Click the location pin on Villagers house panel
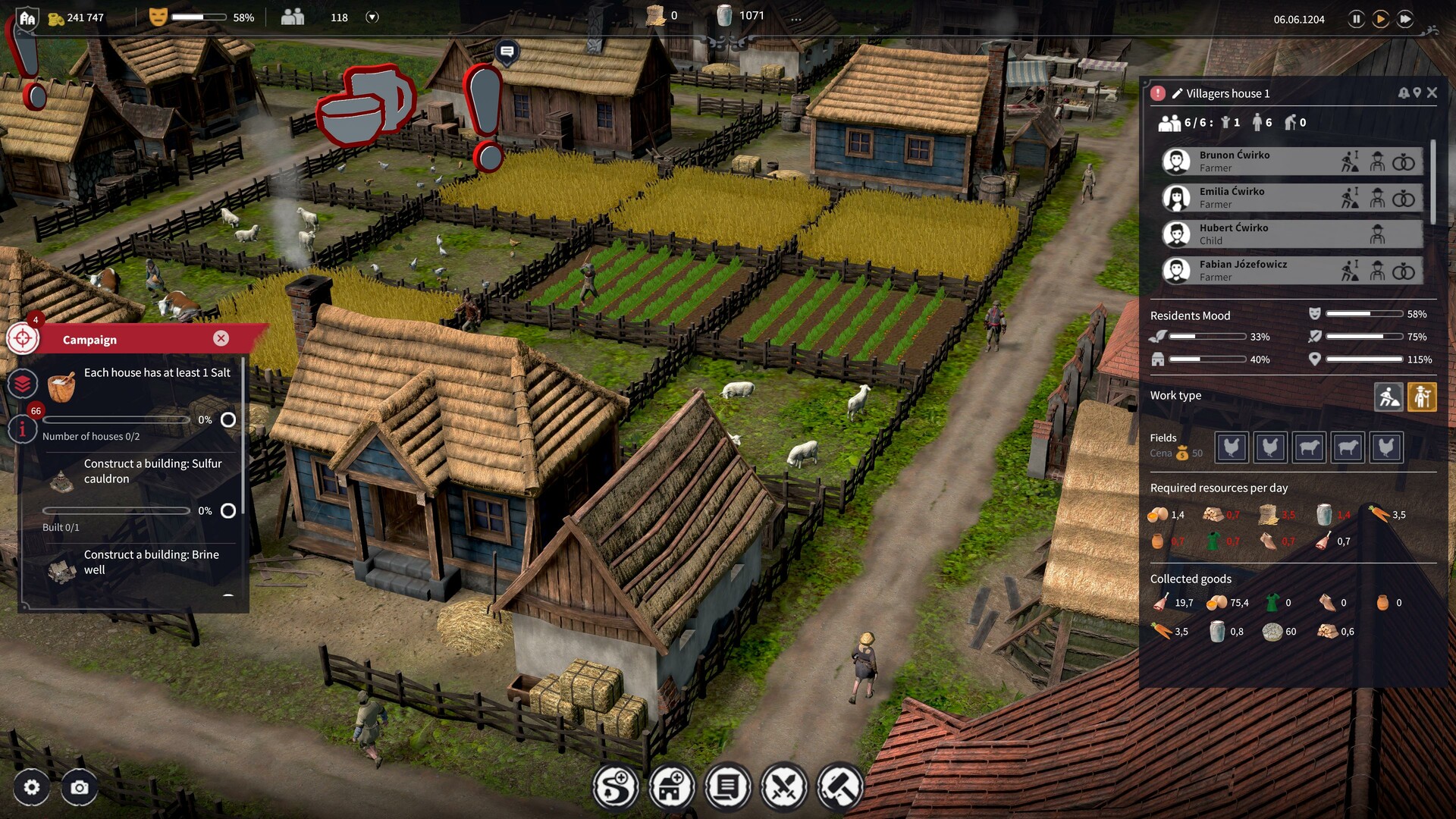Screen dimensions: 1456x819 point(1416,93)
